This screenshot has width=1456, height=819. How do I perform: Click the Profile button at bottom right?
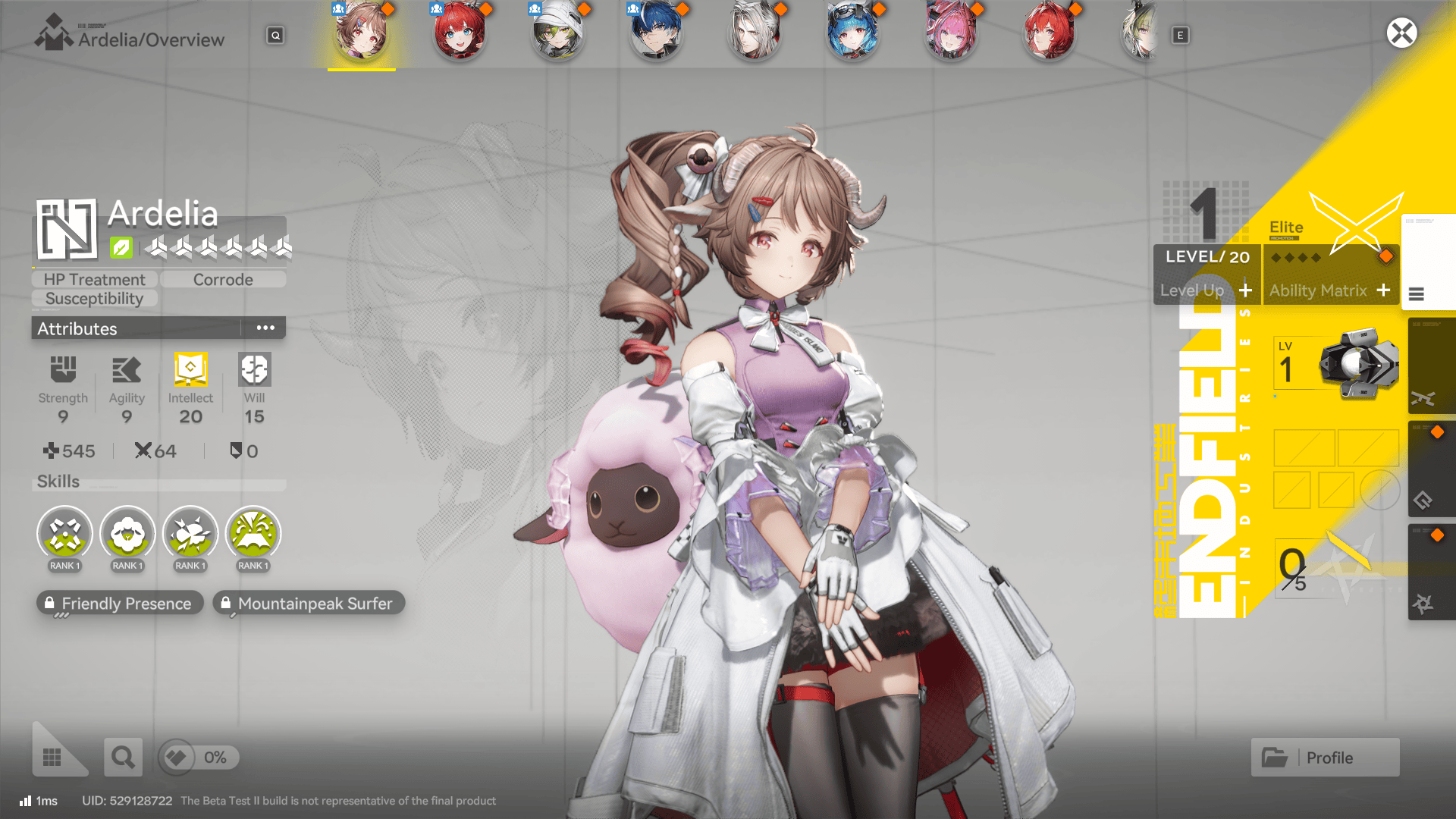click(1325, 757)
